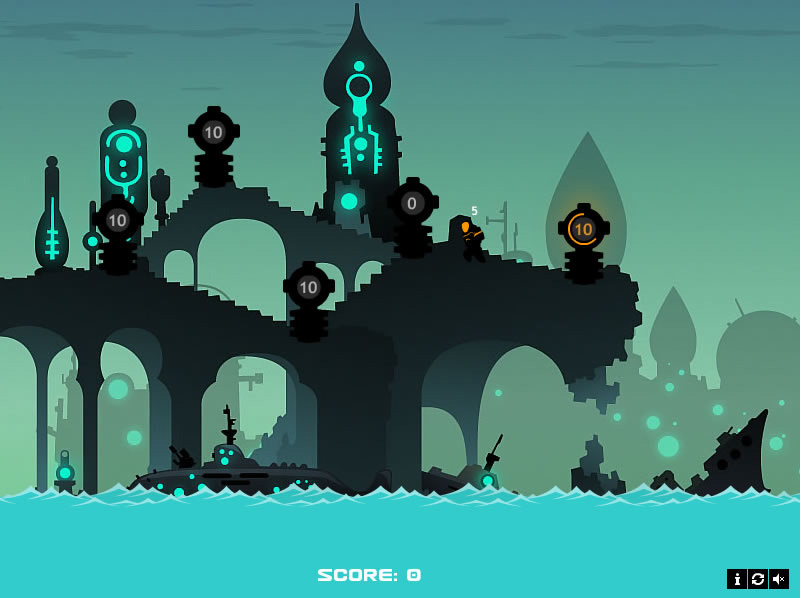Select the orange-glowing tower labeled 10
Screen dimensions: 801x598
click(x=583, y=230)
